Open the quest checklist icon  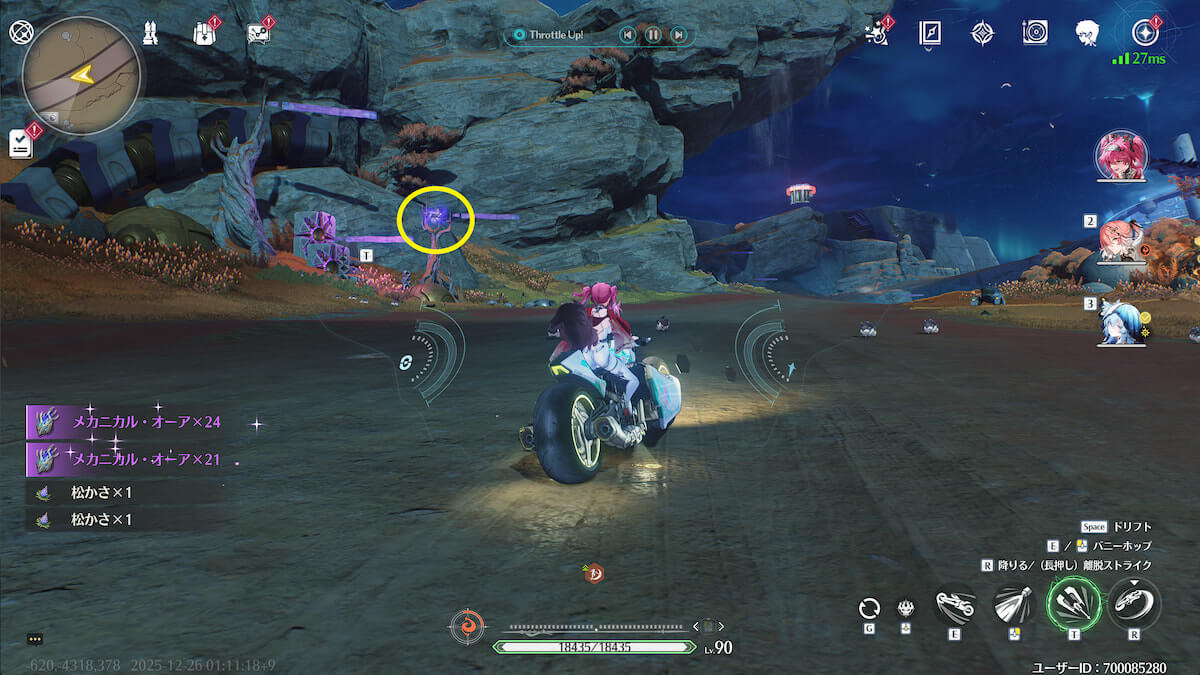click(21, 143)
